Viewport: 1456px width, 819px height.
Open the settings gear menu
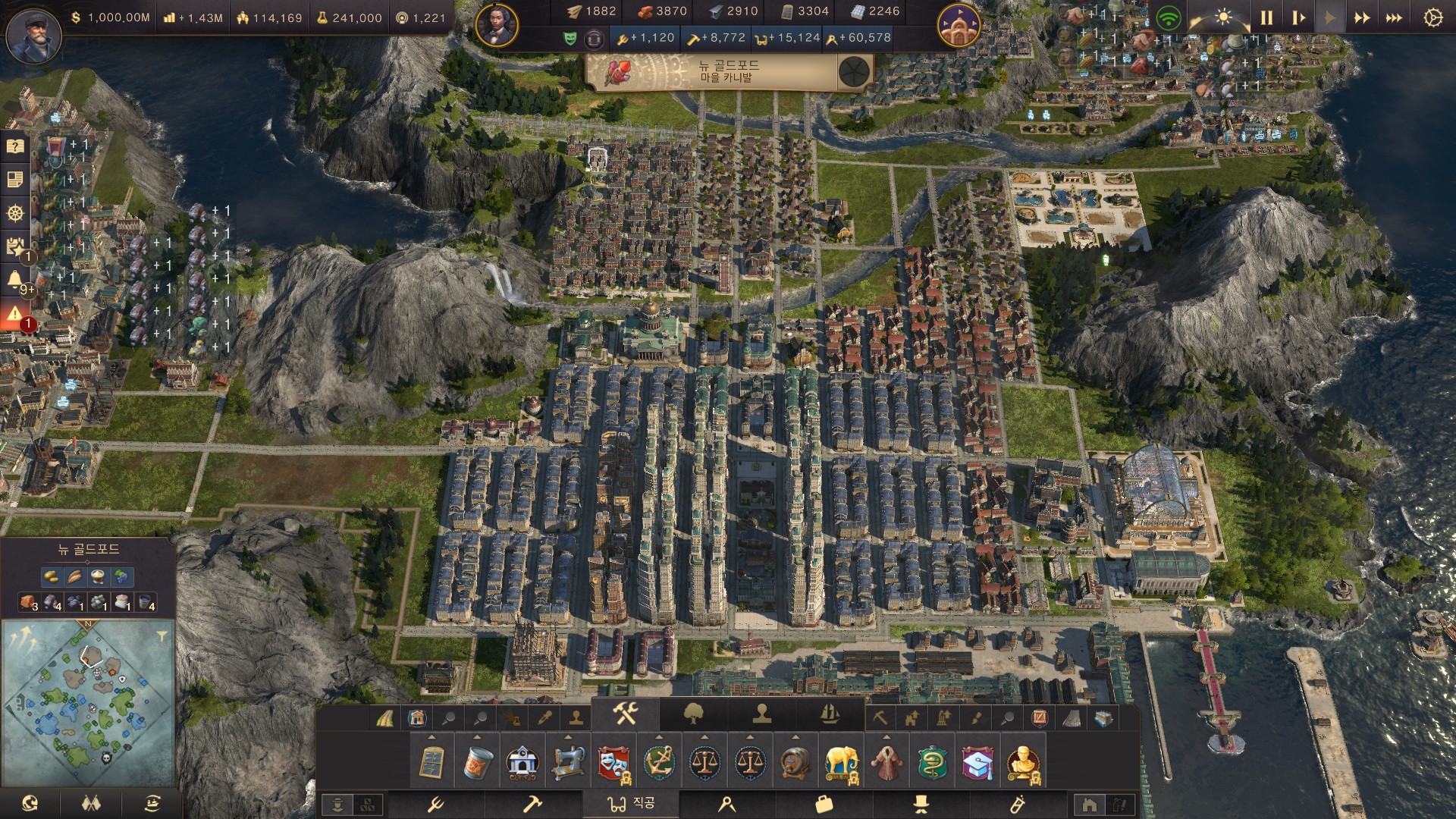[1432, 17]
